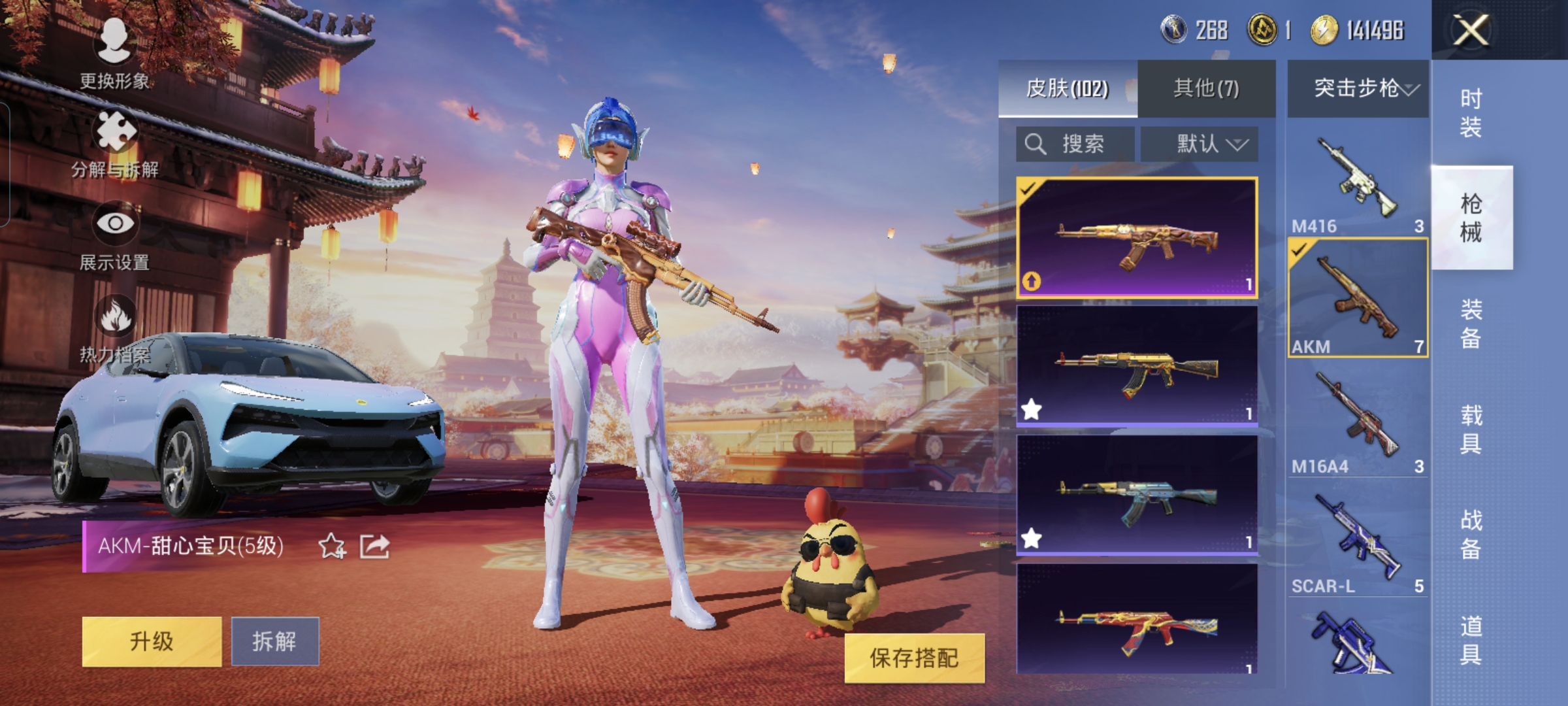Screen dimensions: 1568x706
Task: Share the skin using the arrow icon
Action: [x=374, y=546]
